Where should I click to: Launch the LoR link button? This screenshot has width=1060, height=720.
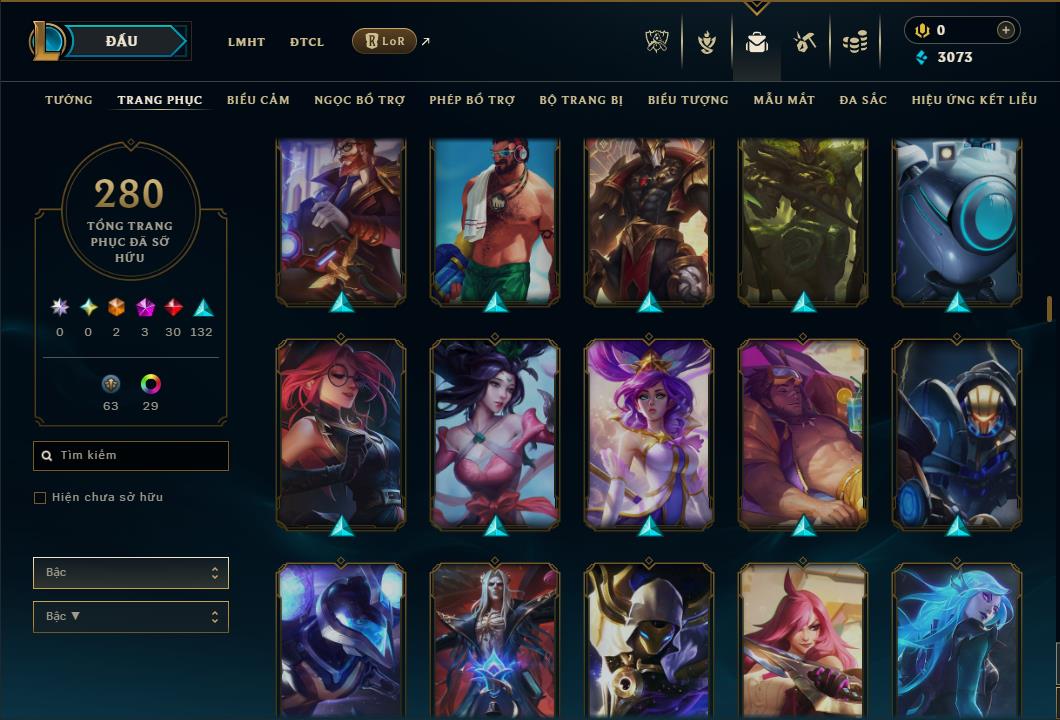384,41
